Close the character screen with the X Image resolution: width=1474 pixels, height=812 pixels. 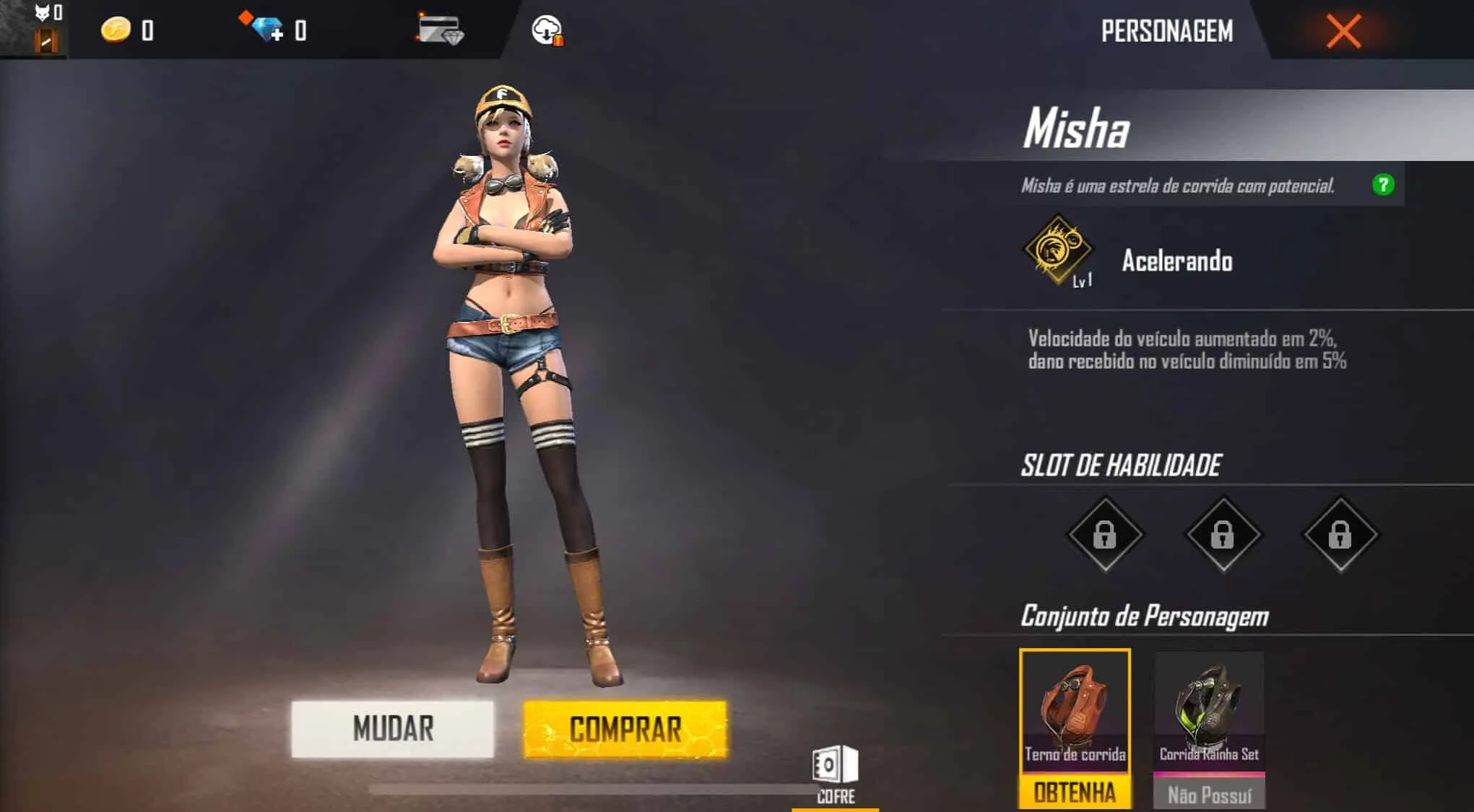click(1343, 30)
